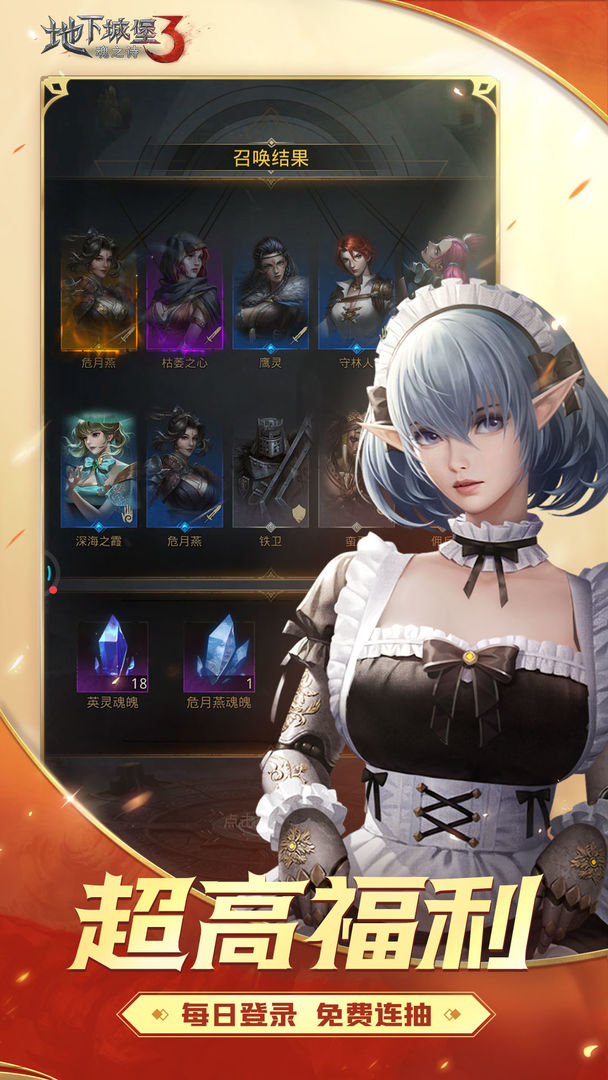Viewport: 608px width, 1080px height.
Task: Open the 守林人 hero card
Action: pos(354,292)
